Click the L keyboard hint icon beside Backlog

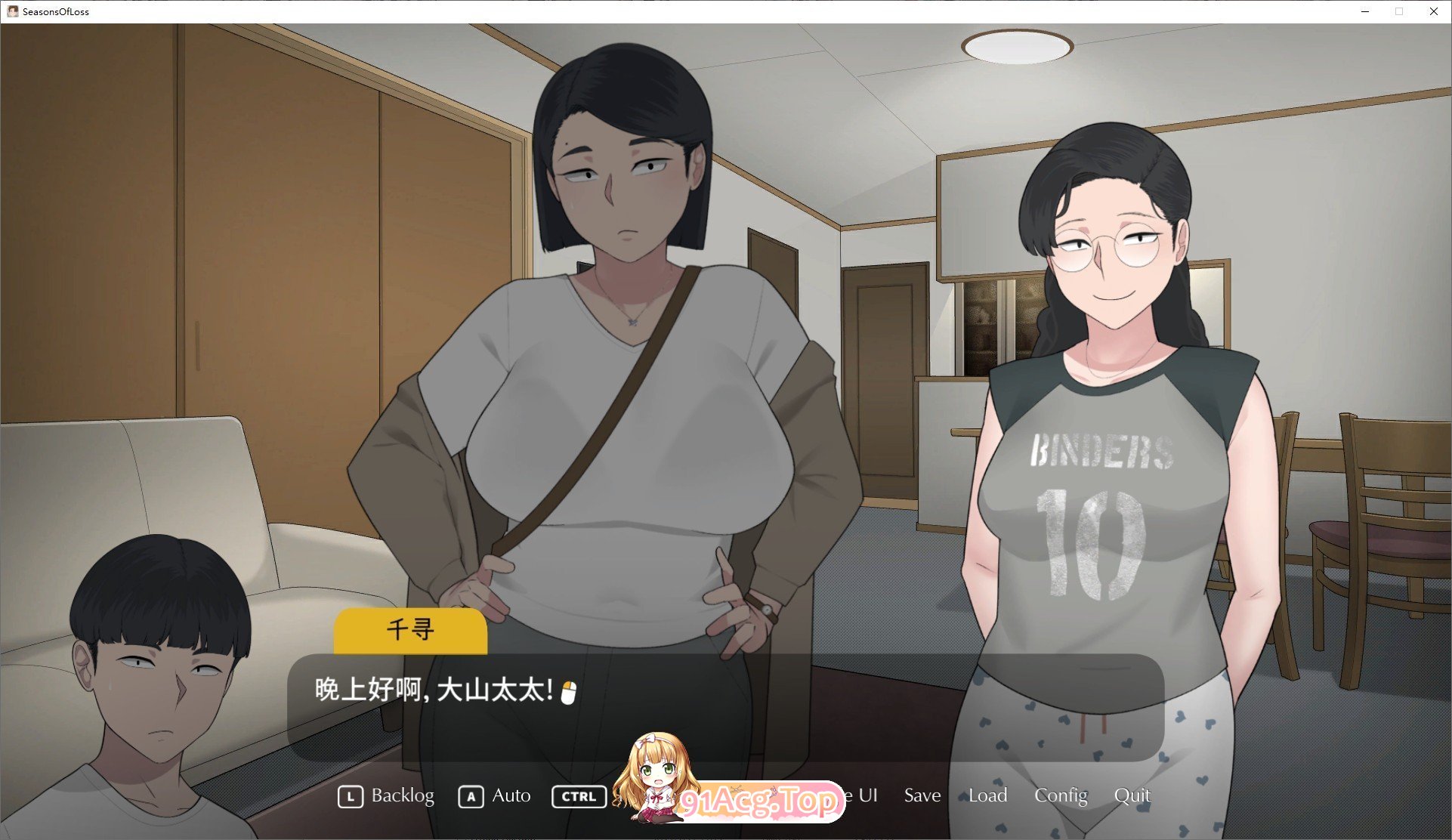tap(351, 795)
